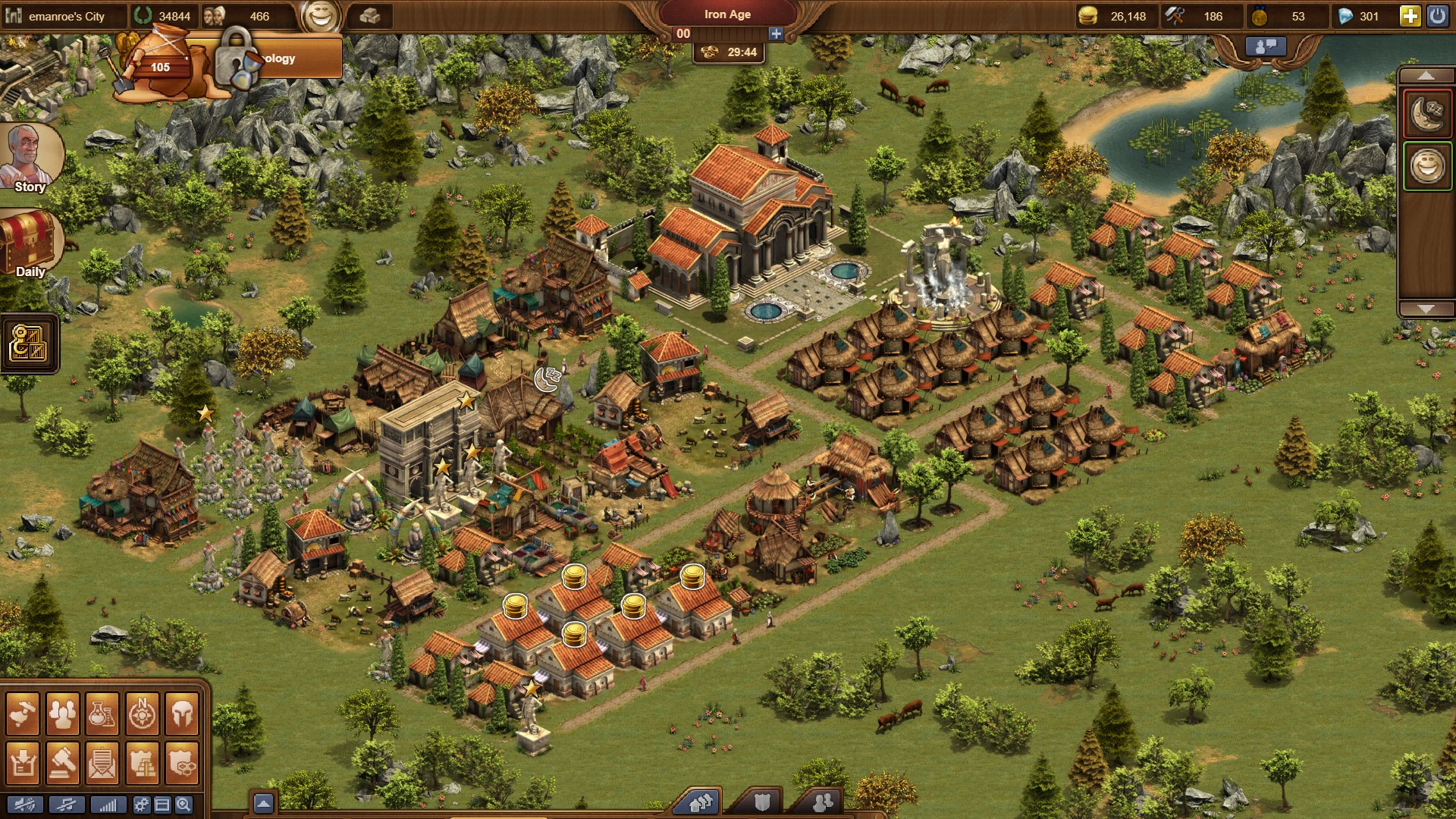Viewport: 1456px width, 819px height.
Task: Open the envelope messages button
Action: 102,762
